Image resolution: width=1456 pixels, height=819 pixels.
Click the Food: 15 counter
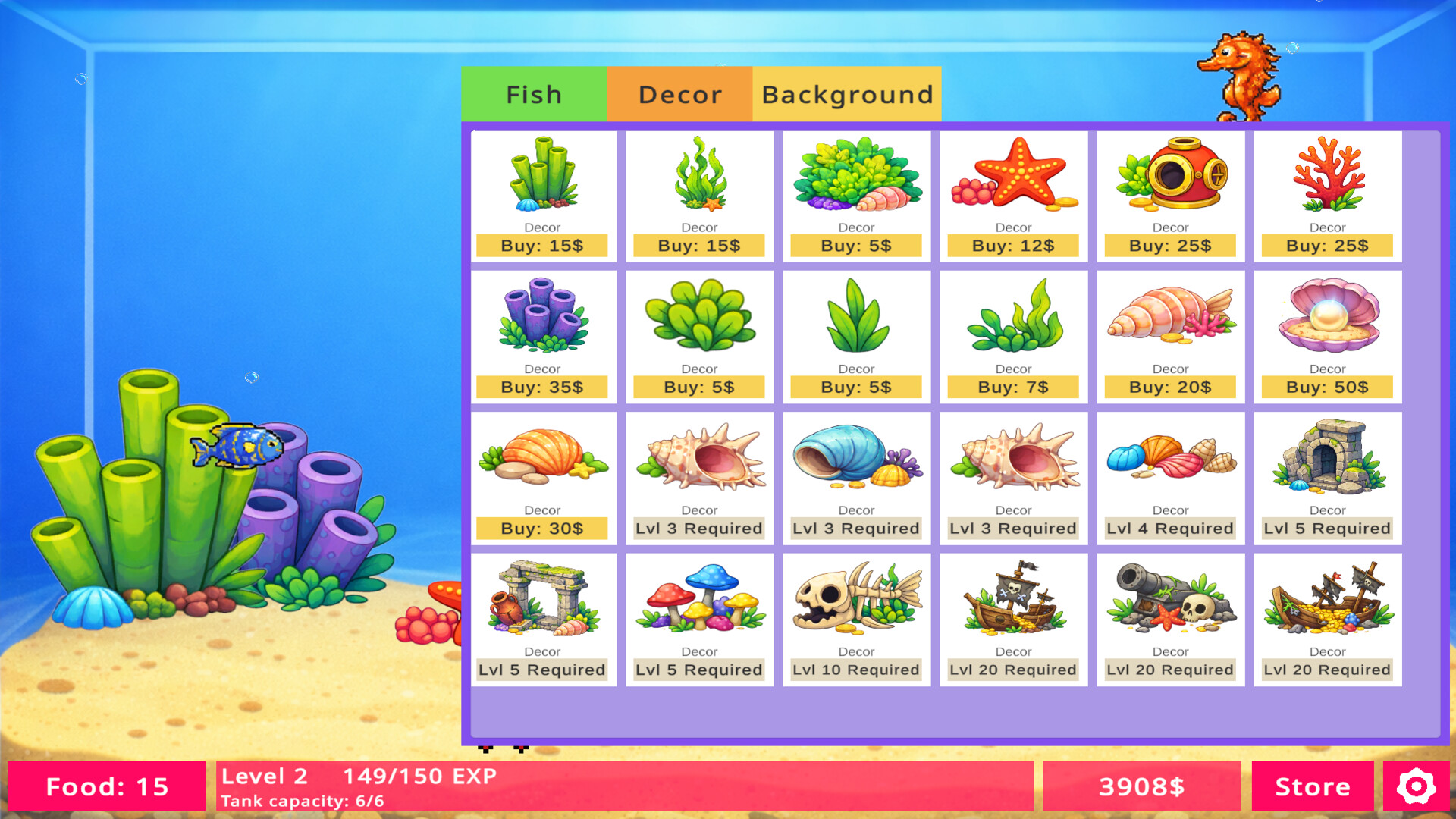coord(106,786)
